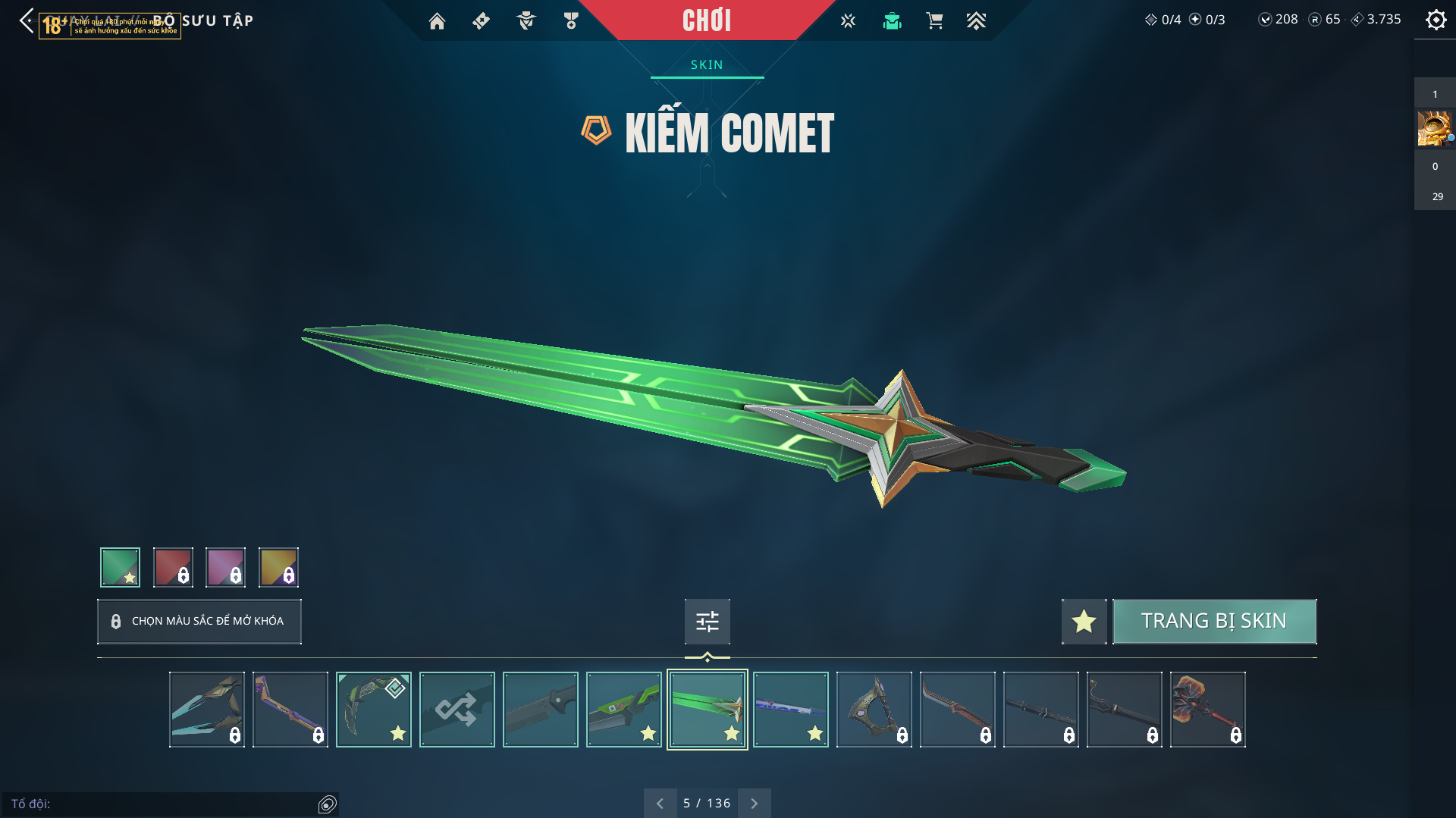Choose the locked red color variant

173,567
